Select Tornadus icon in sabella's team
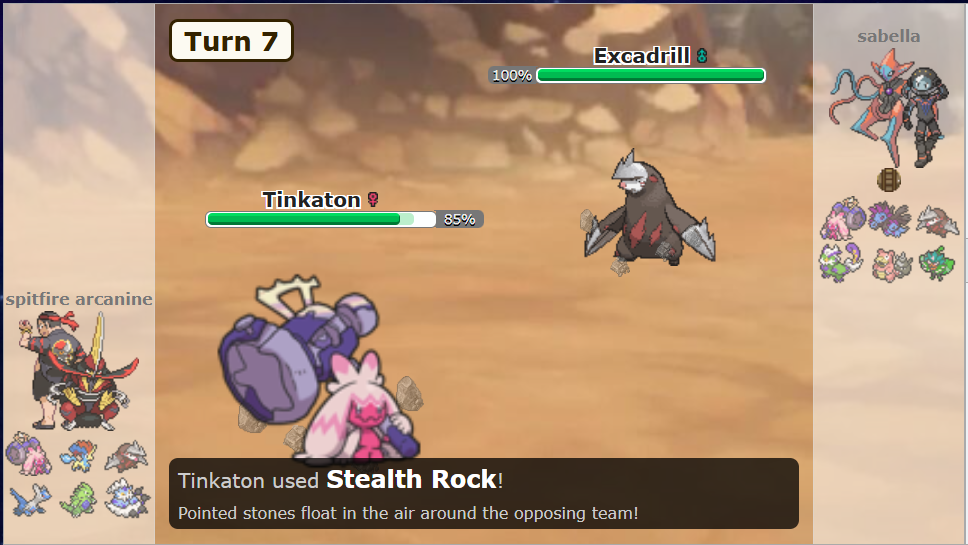 coord(840,262)
